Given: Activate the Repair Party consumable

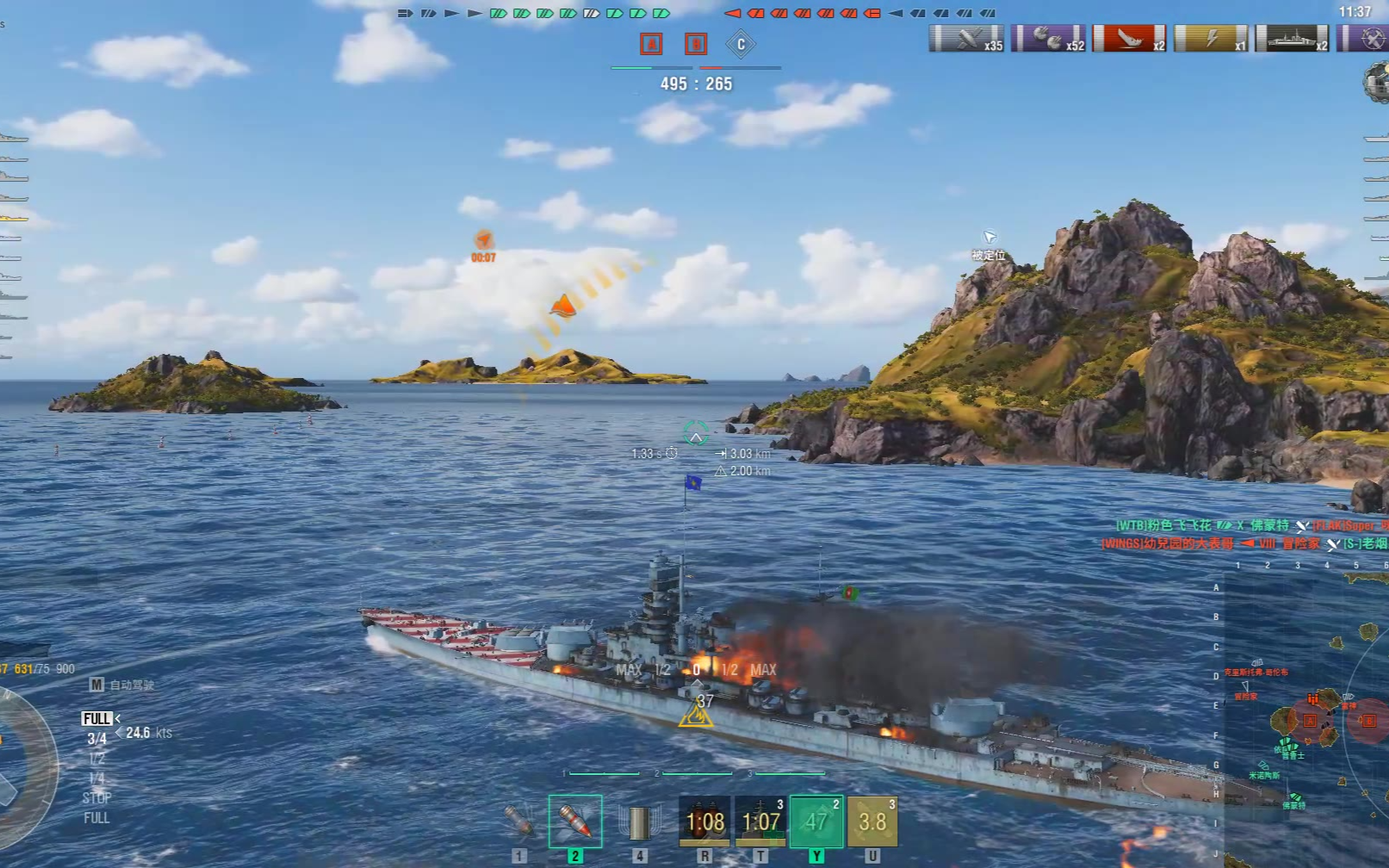Looking at the screenshot, I should point(760,821).
